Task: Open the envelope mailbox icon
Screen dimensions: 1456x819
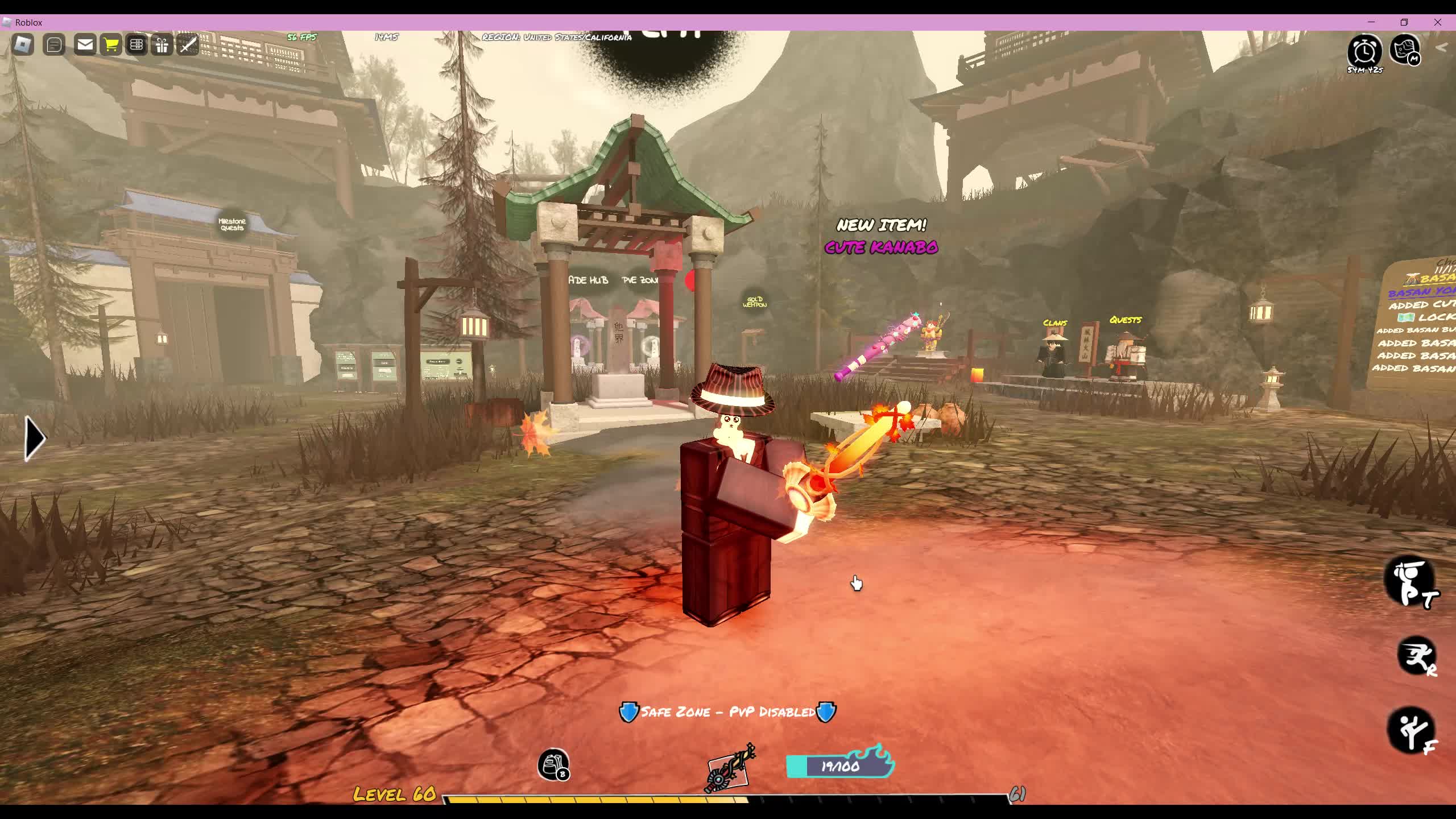Action: click(85, 44)
